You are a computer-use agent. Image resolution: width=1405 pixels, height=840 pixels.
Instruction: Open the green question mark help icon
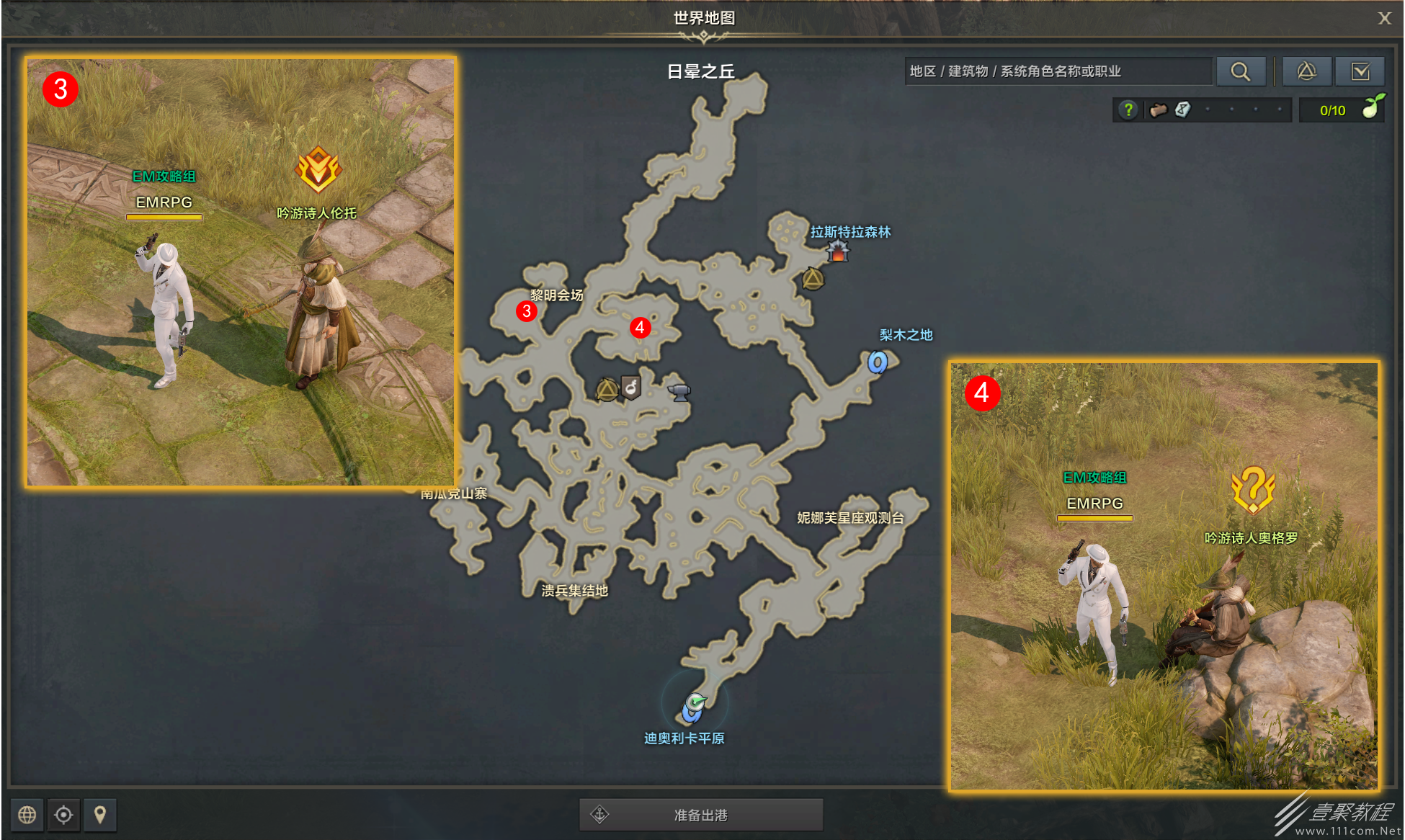click(x=1128, y=110)
